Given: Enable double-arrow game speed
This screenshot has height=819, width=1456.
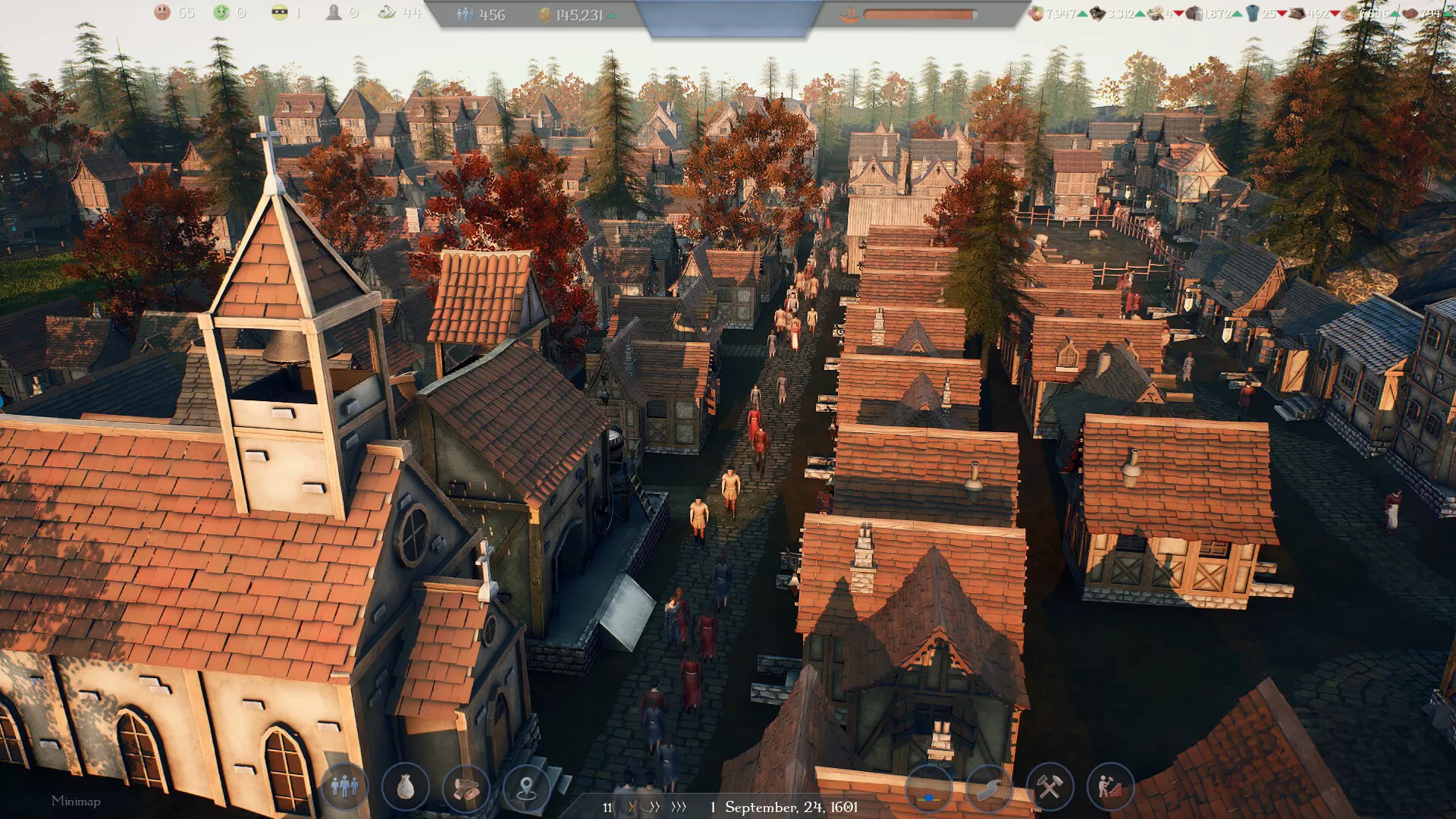Looking at the screenshot, I should point(654,808).
